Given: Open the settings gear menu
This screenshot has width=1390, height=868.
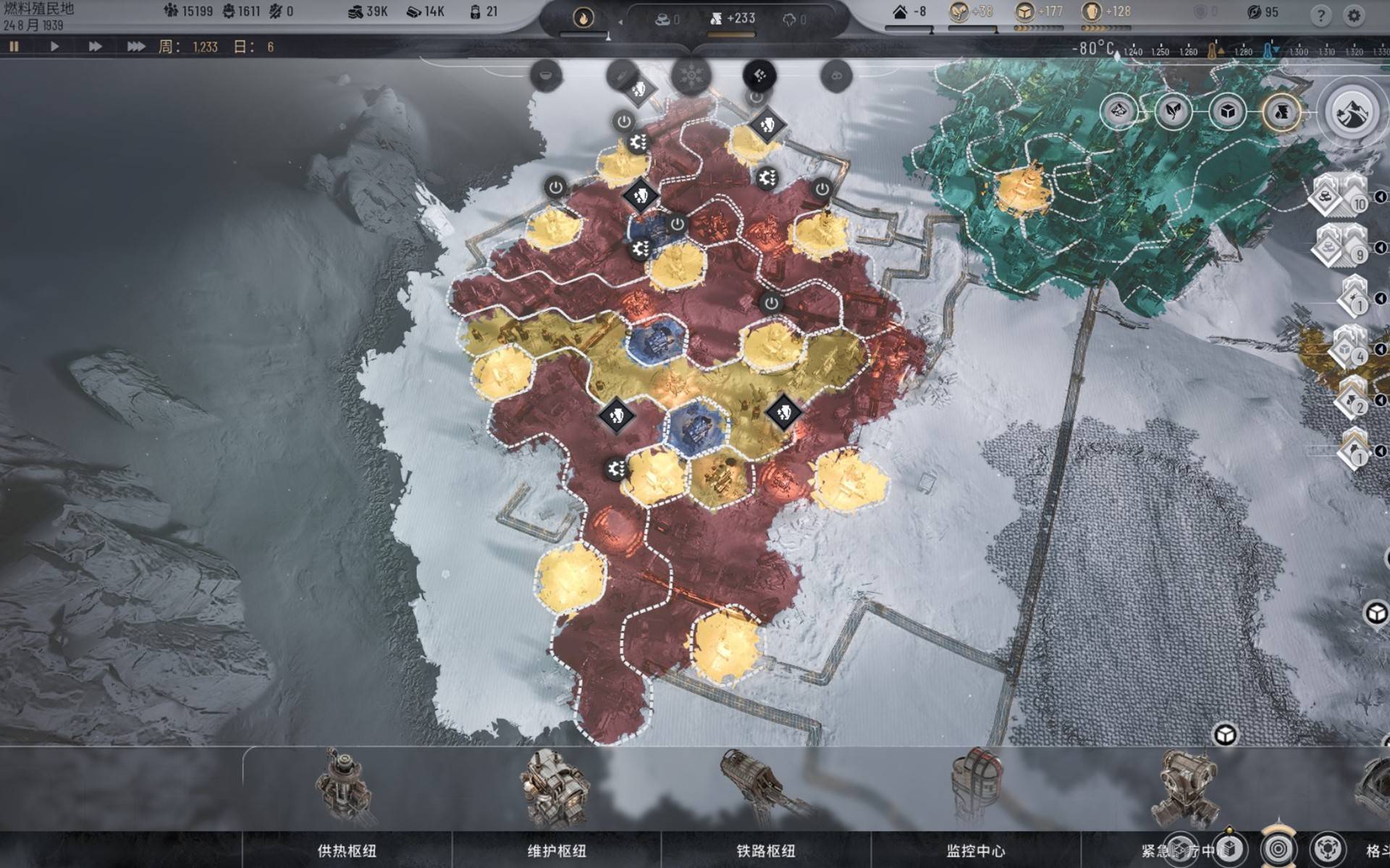Looking at the screenshot, I should coord(1353,14).
